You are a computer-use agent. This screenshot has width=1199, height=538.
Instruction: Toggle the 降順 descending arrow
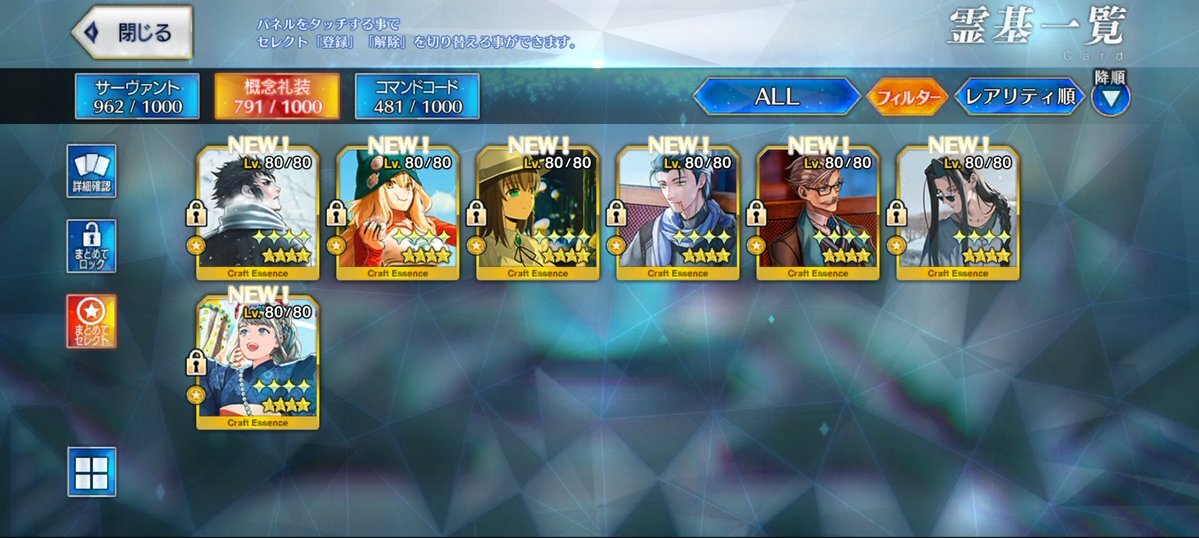pyautogui.click(x=1110, y=98)
